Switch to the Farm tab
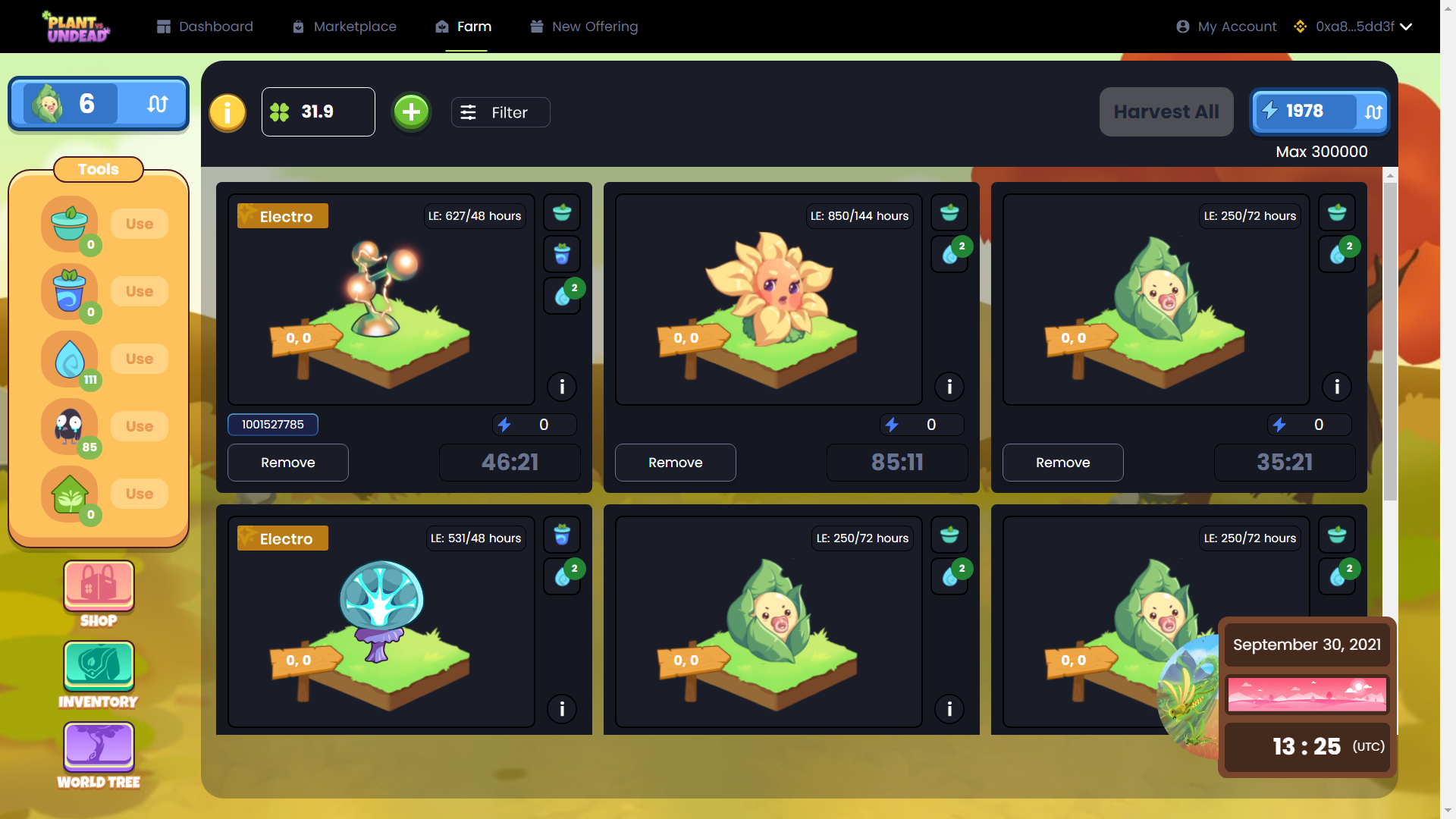The width and height of the screenshot is (1456, 819). pos(464,27)
